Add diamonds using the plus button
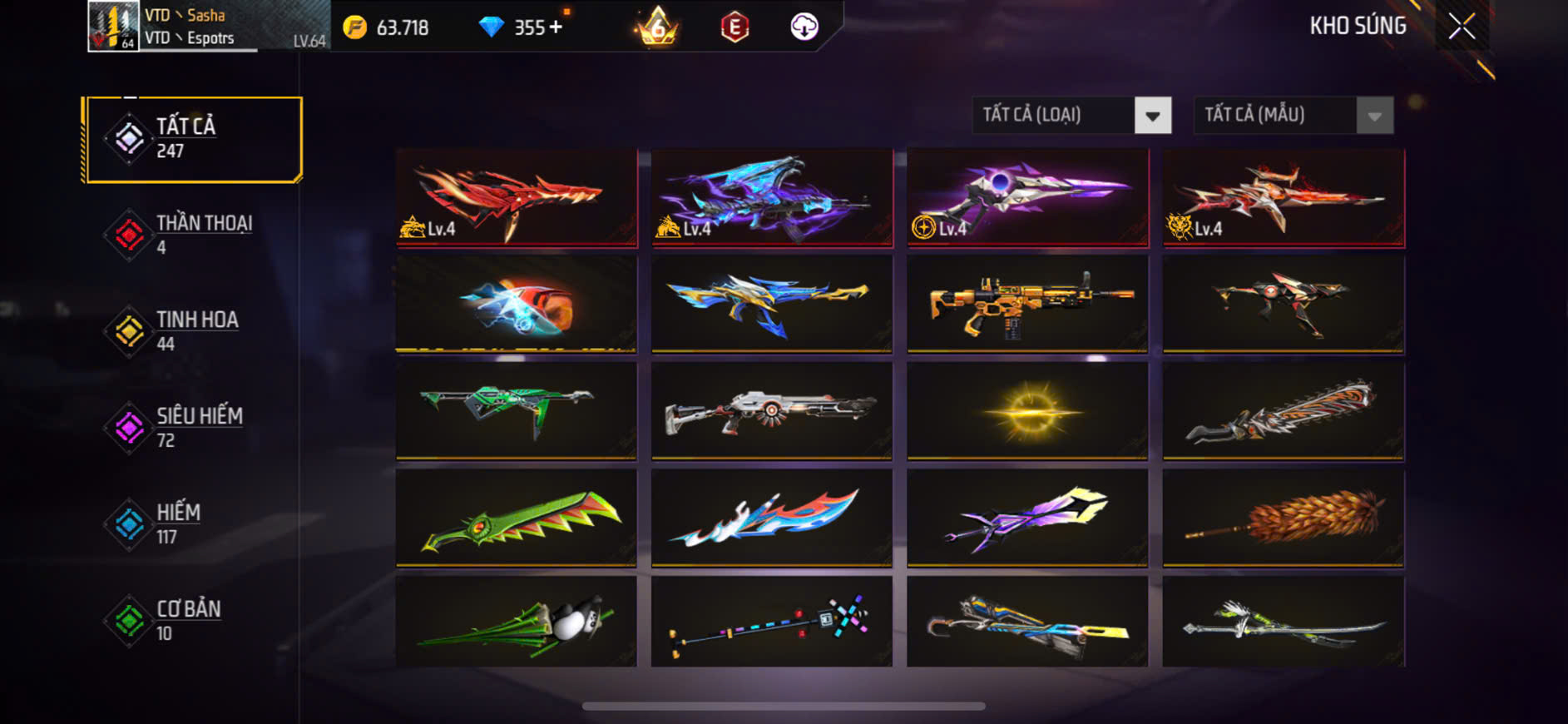 556,27
